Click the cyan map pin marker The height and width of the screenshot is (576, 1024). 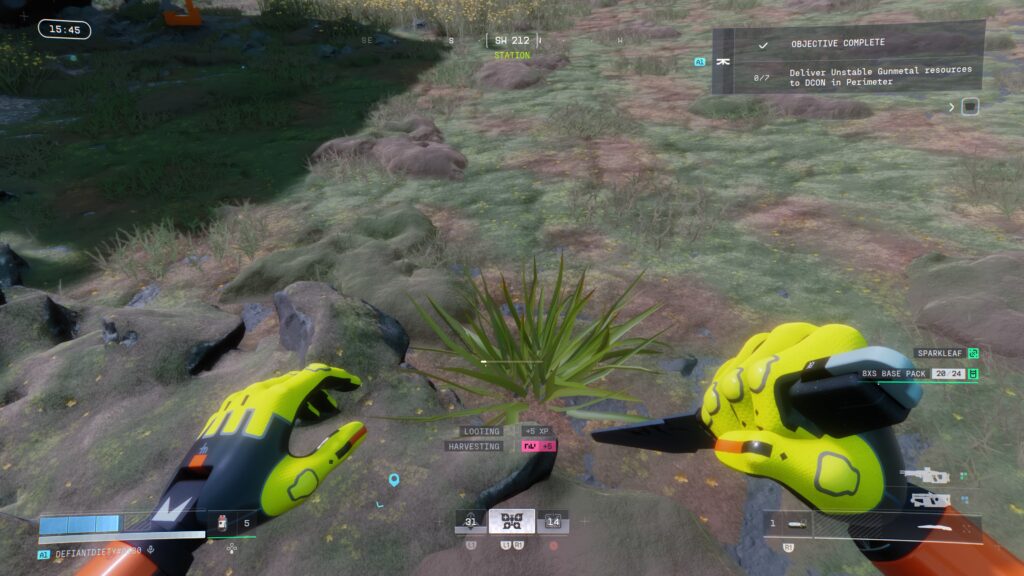[x=394, y=480]
